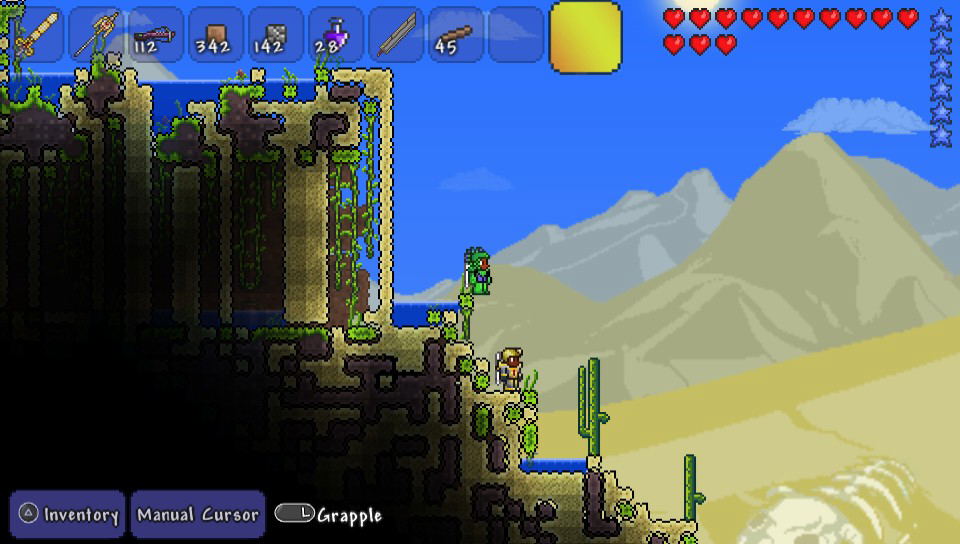This screenshot has width=960, height=544.
Task: Select the dirt block stack of 342
Action: [217, 35]
